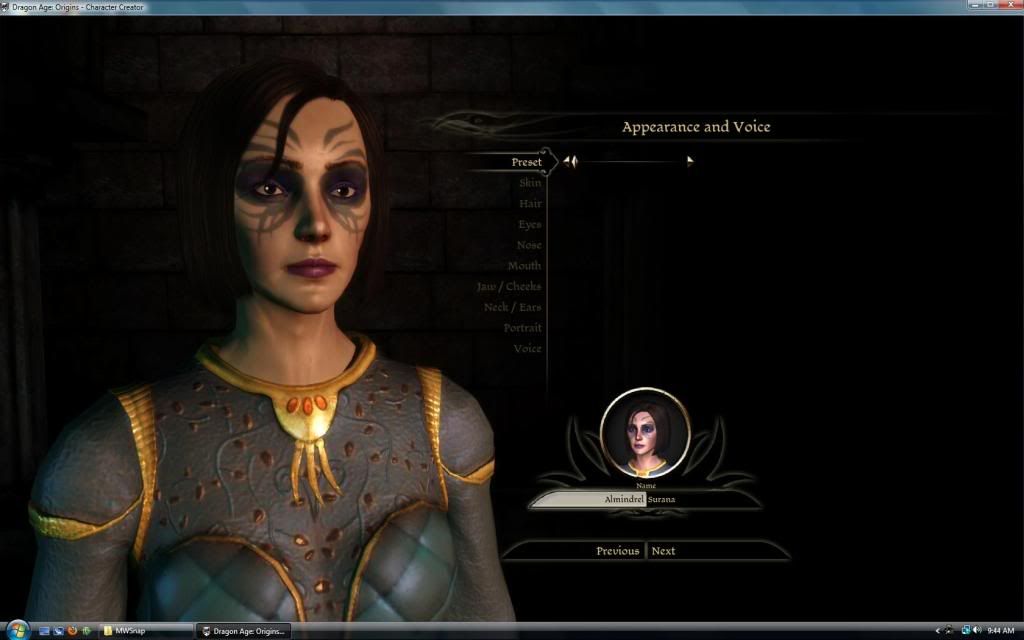Go back with the Previous button

tap(617, 551)
